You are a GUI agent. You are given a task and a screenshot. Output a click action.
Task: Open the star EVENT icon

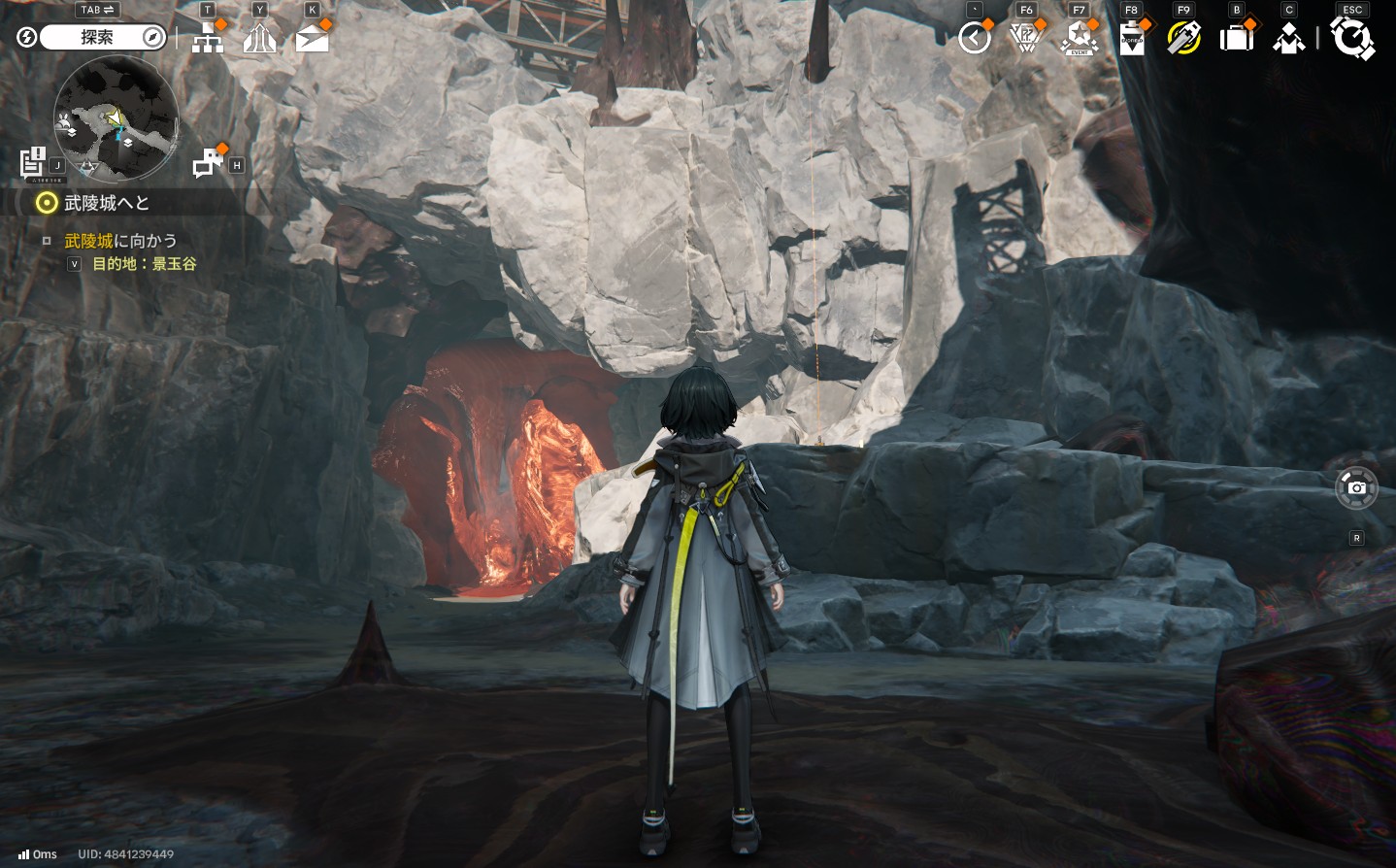point(1080,39)
